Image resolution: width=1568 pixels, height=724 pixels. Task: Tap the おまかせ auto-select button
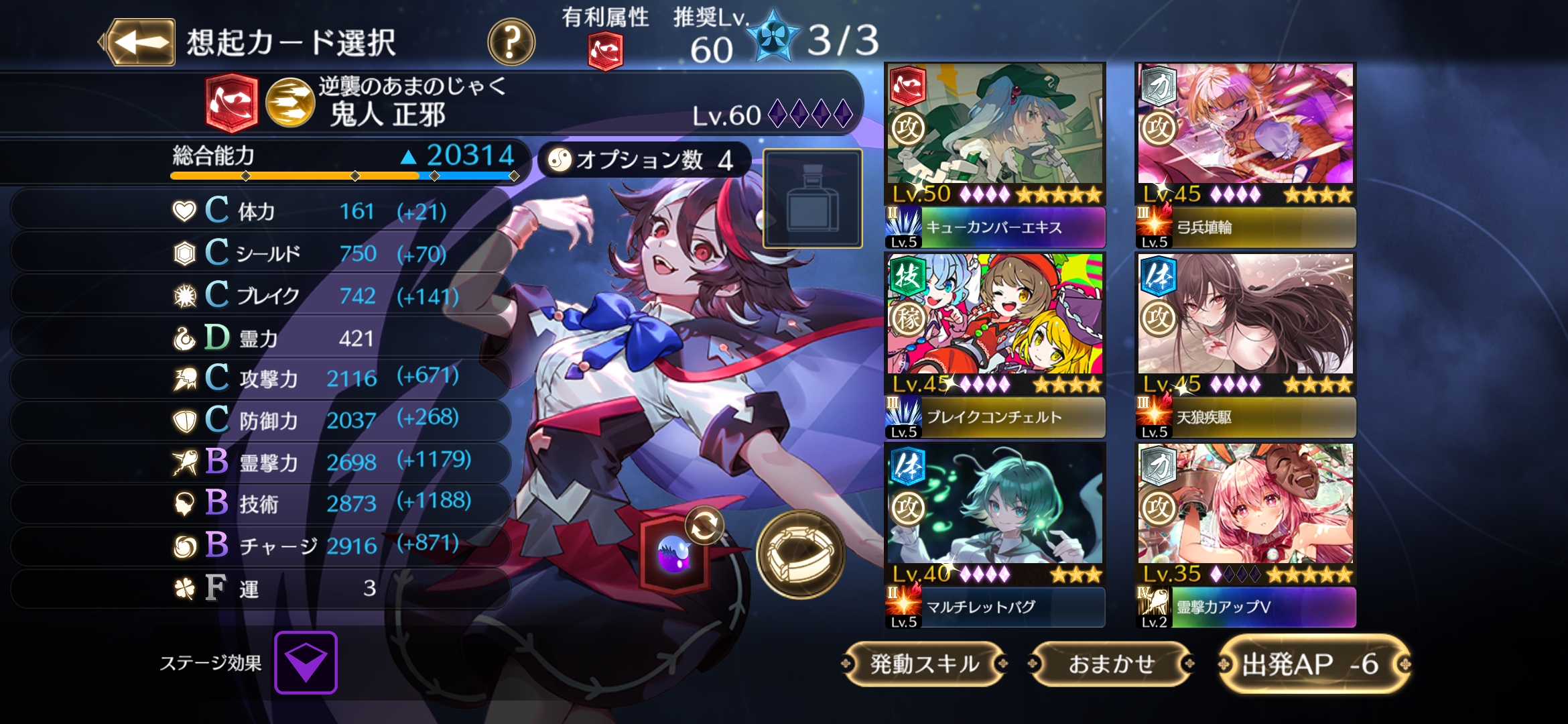click(1112, 664)
